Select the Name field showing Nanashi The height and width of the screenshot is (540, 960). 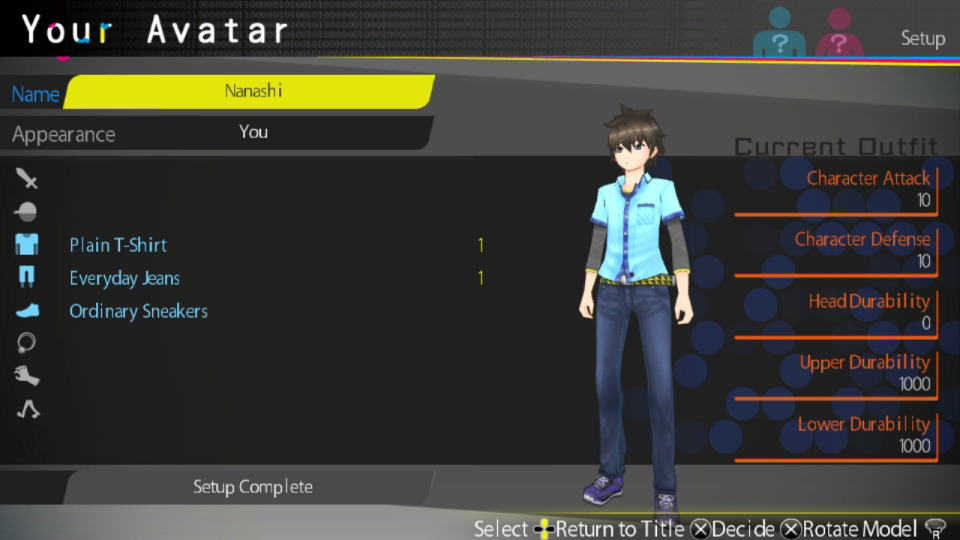pyautogui.click(x=252, y=91)
